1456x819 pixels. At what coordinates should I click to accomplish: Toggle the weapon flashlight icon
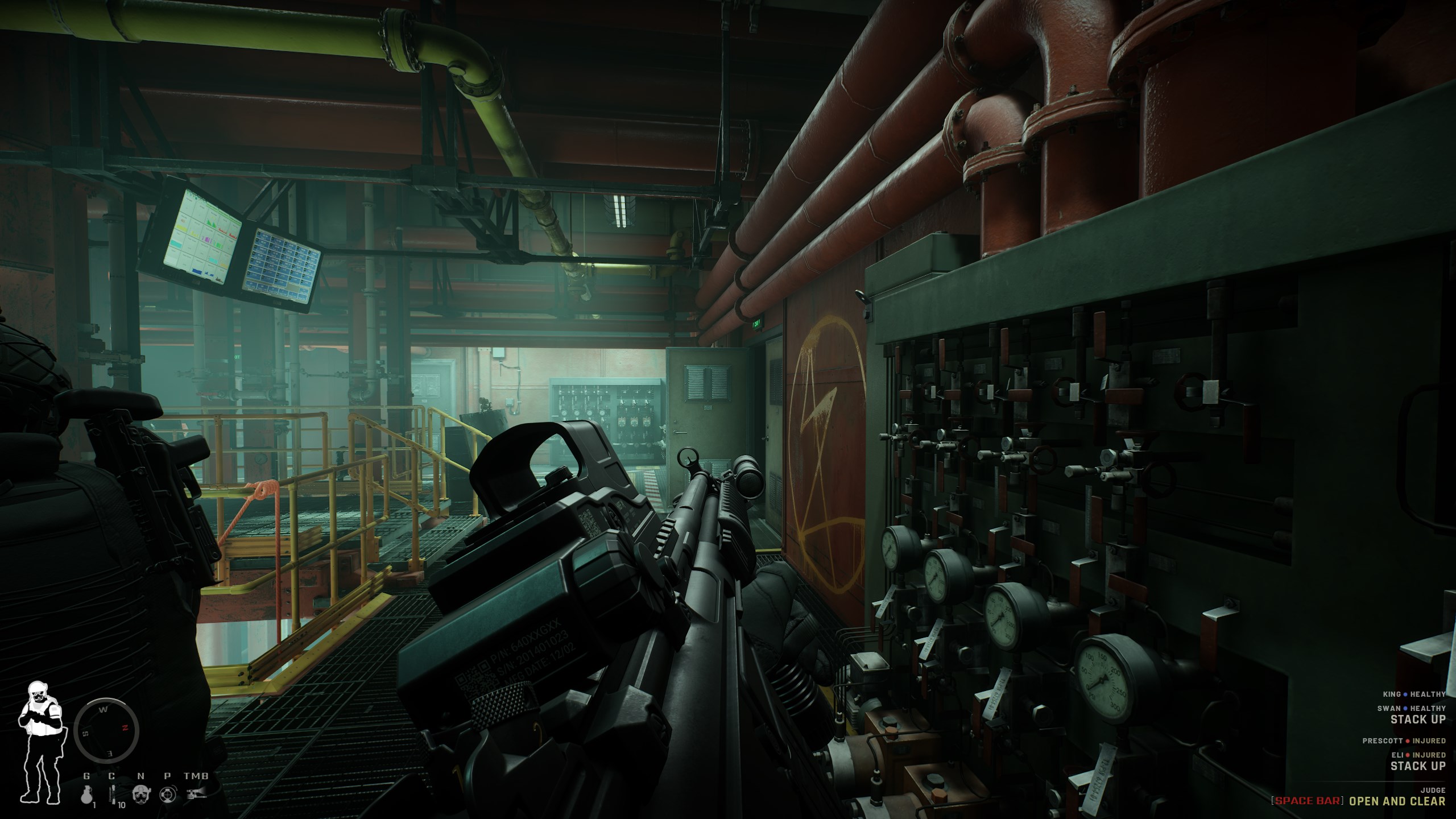(x=196, y=793)
